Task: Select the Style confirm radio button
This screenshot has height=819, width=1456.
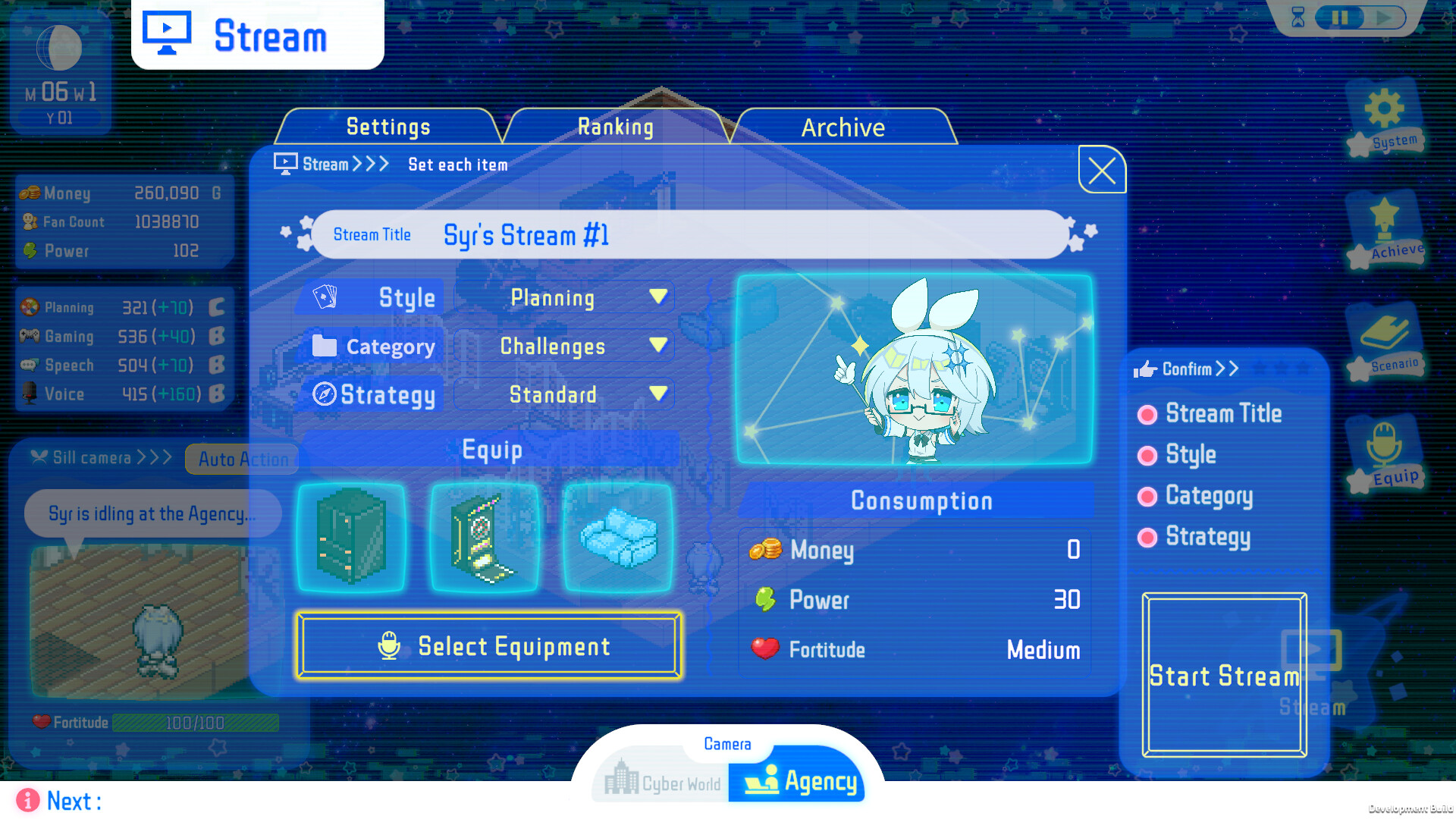Action: click(x=1147, y=455)
